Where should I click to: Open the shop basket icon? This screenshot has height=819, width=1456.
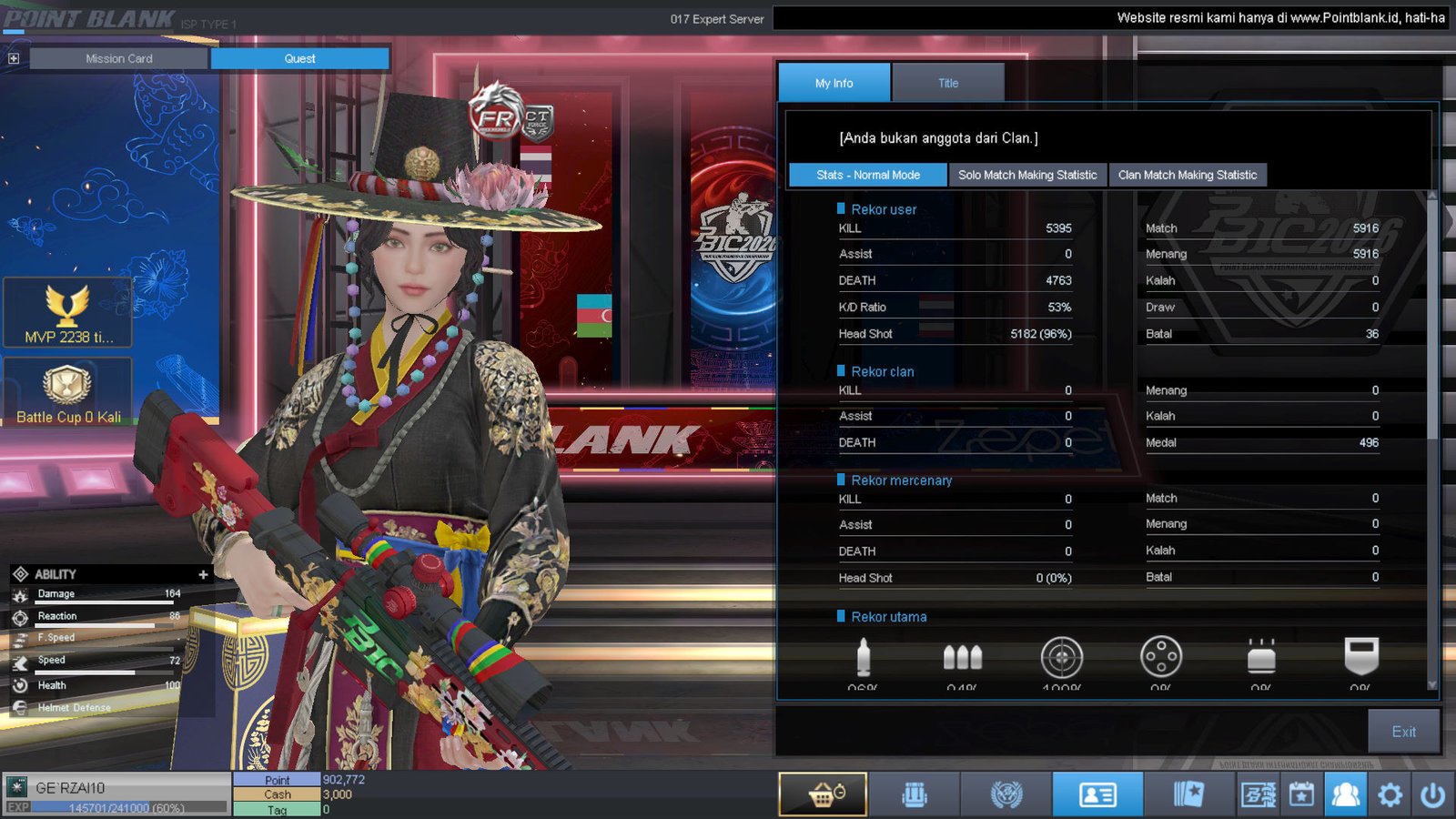click(824, 794)
